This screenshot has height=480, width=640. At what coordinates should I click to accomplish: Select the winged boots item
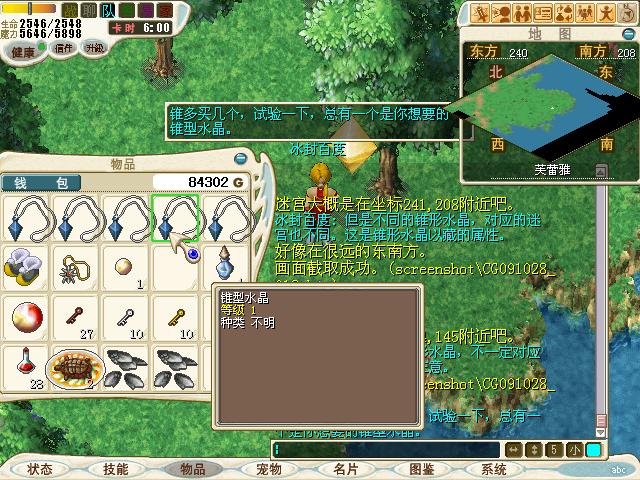(25, 266)
